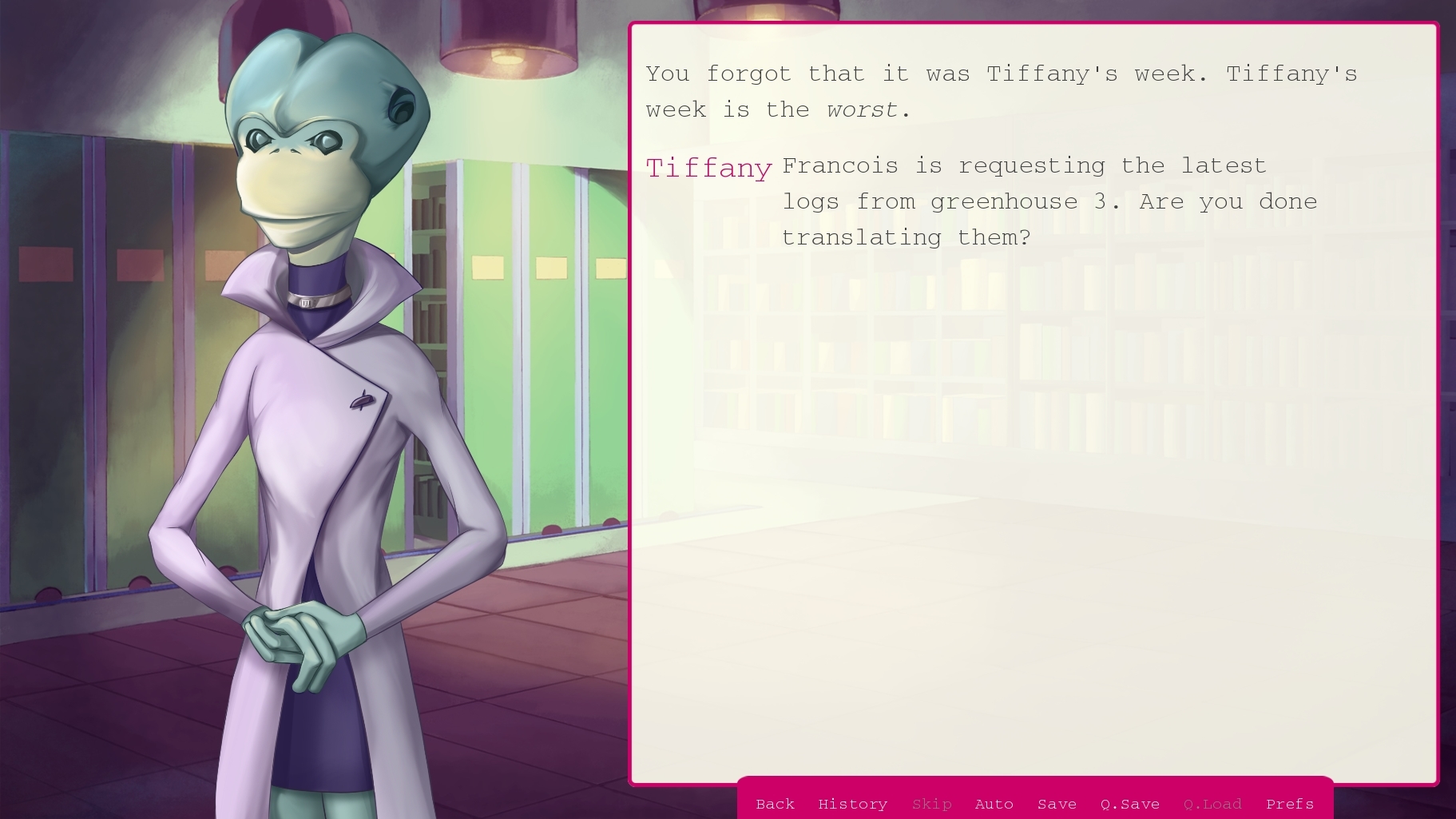Open the History log
1456x819 pixels.
pos(852,804)
